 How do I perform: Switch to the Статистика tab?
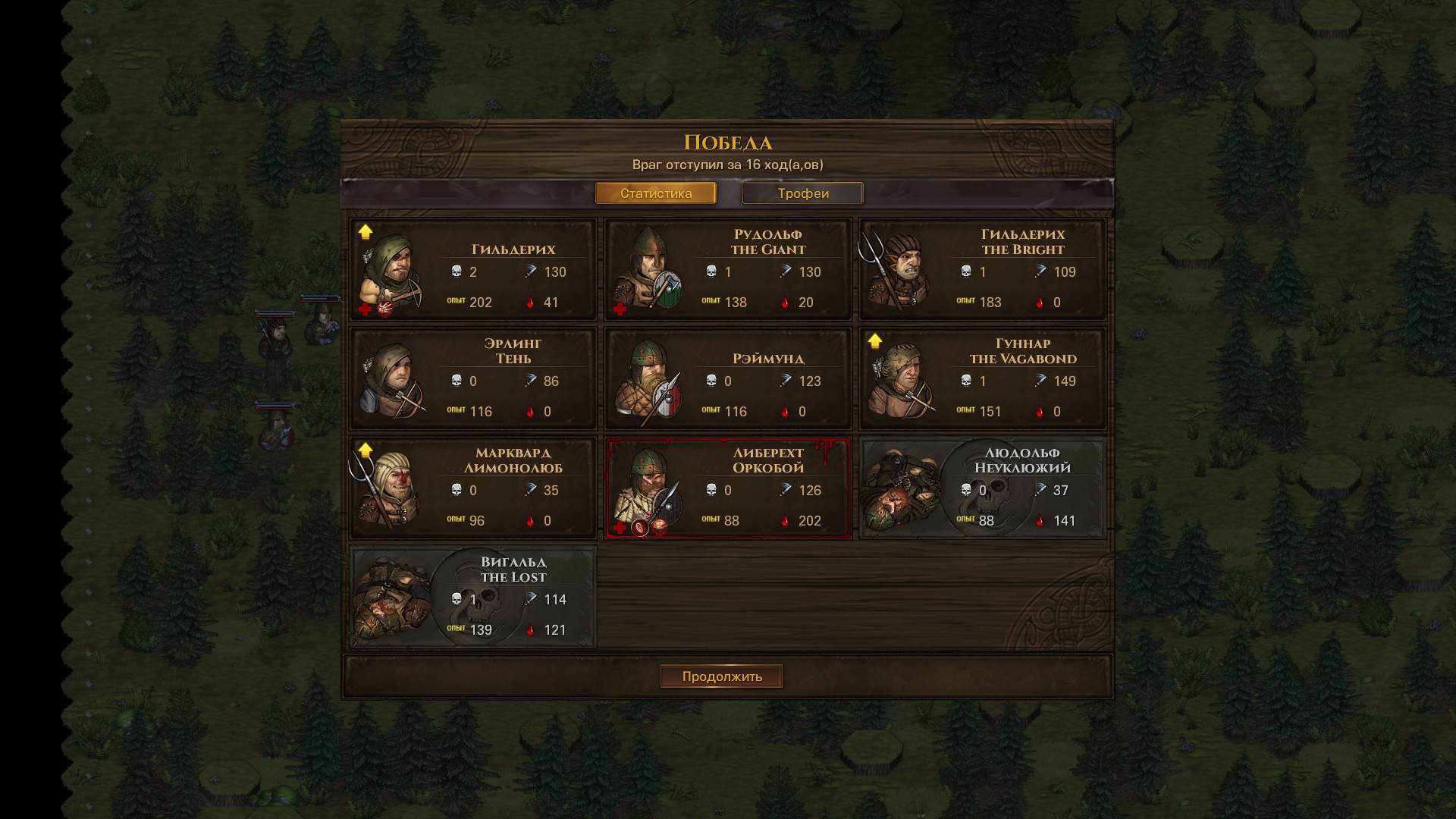click(x=655, y=193)
